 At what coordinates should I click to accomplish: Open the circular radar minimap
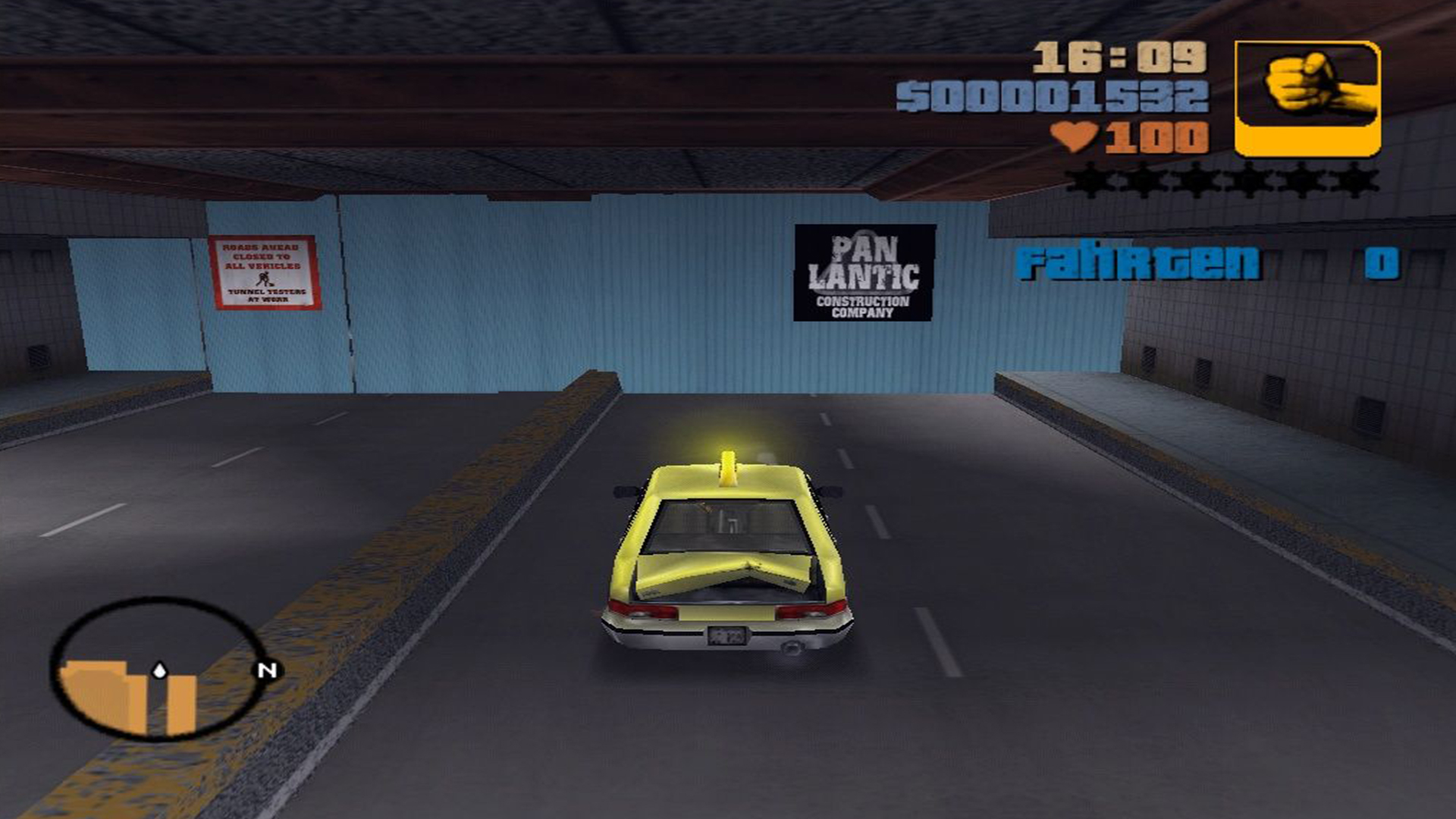[x=158, y=669]
